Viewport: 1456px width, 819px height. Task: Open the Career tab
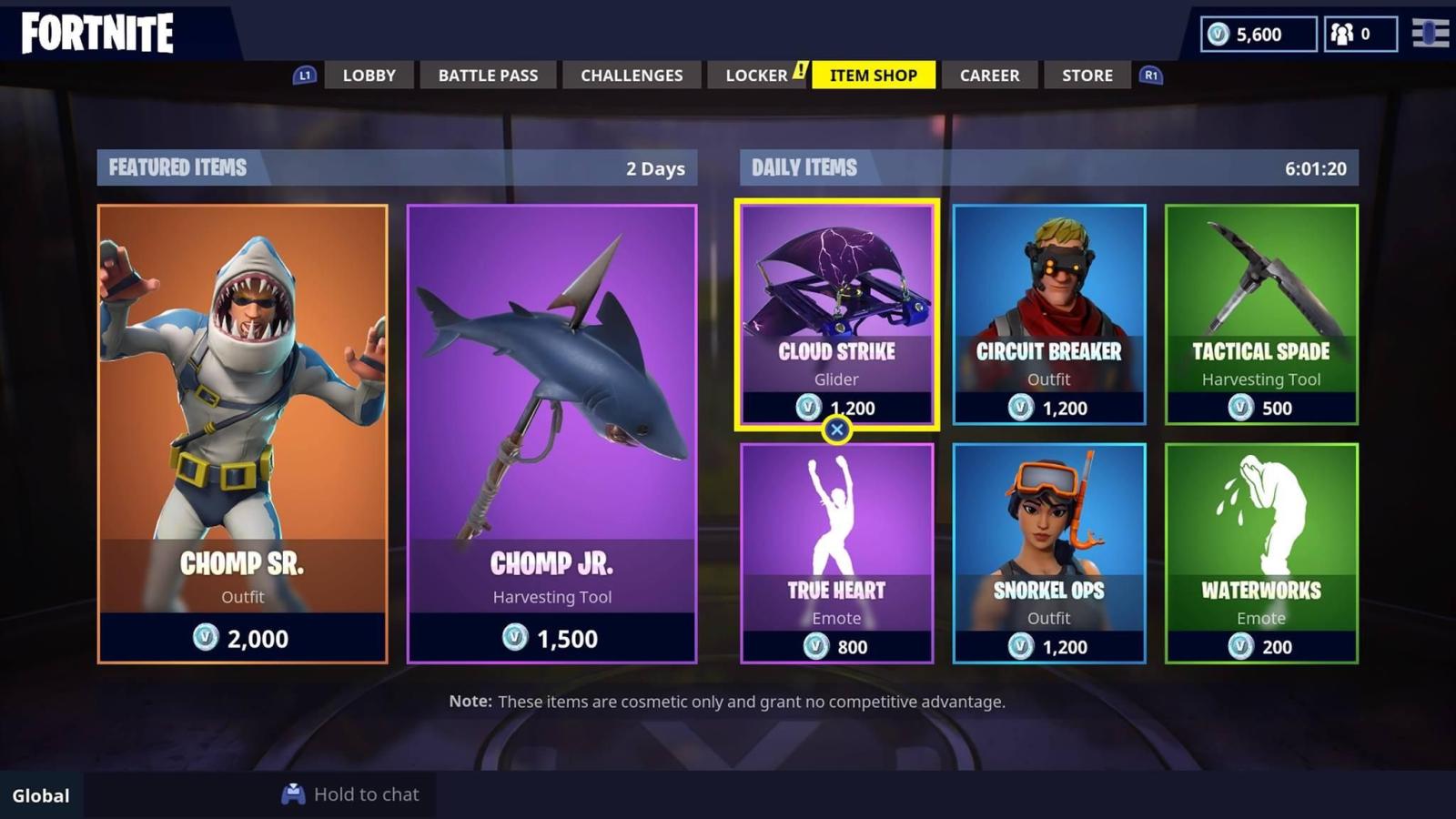click(x=989, y=76)
